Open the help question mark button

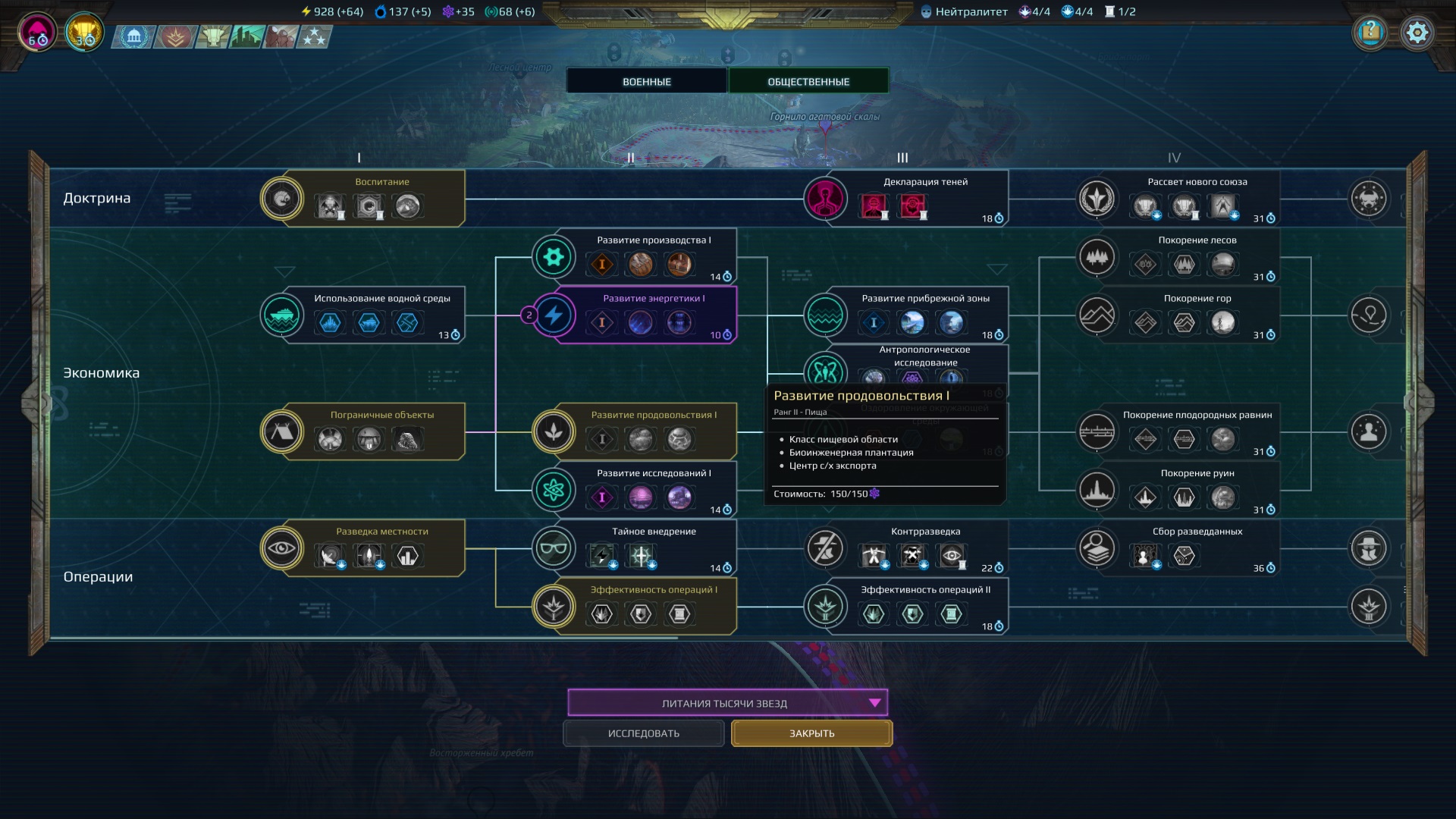click(x=1370, y=33)
